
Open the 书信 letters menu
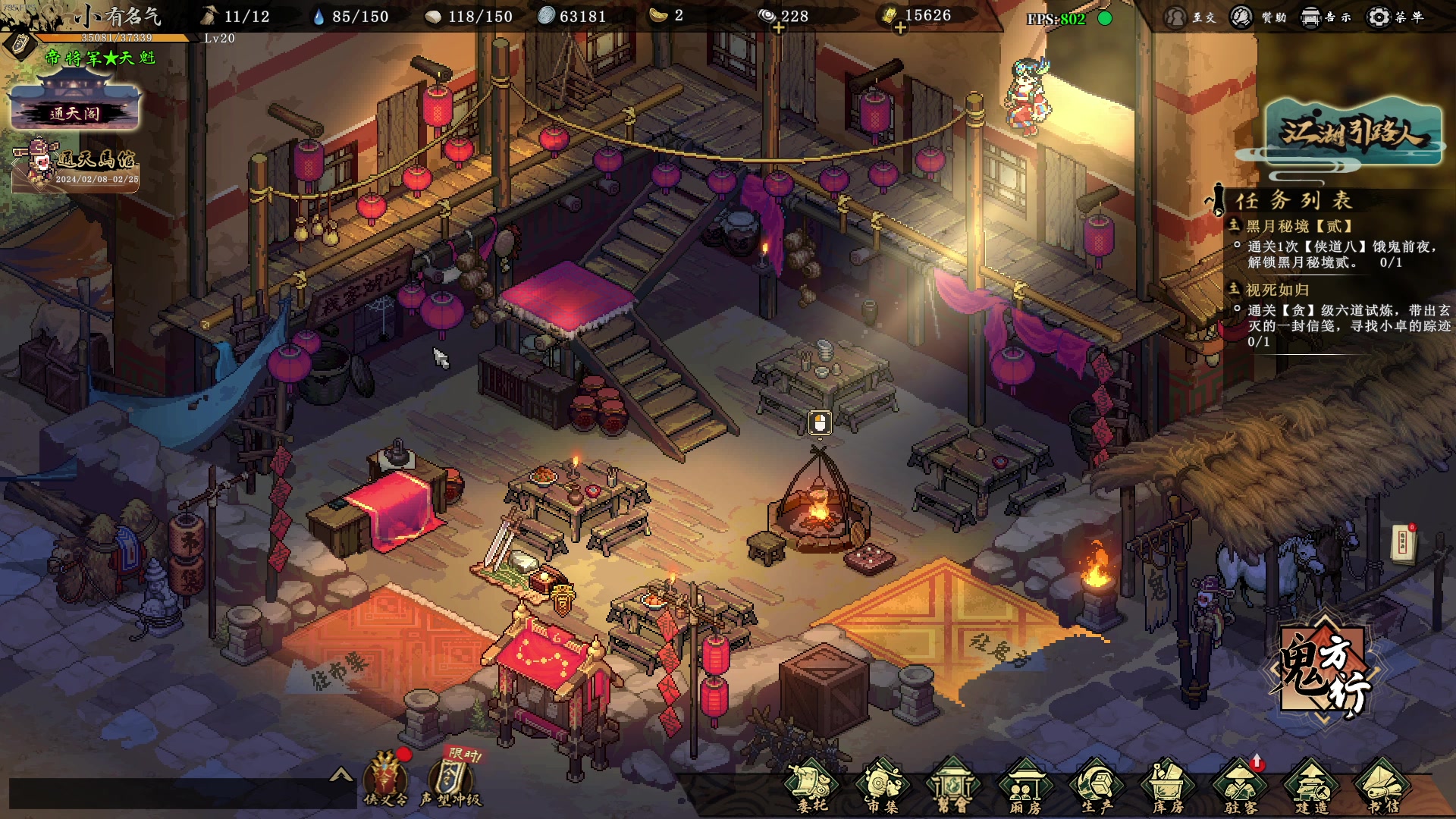pos(1382,786)
